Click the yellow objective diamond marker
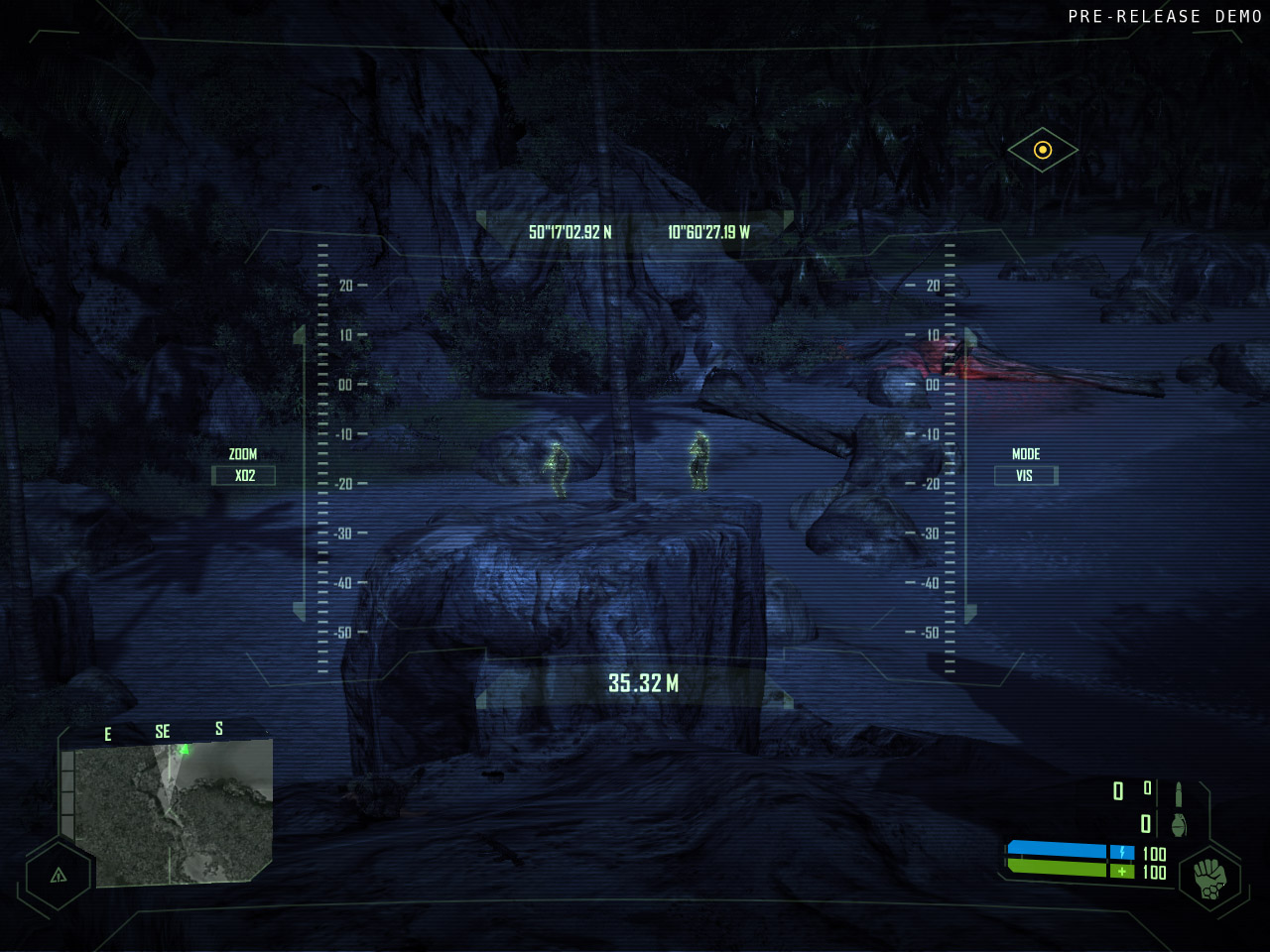Screen dimensions: 1270x952 [1043, 150]
